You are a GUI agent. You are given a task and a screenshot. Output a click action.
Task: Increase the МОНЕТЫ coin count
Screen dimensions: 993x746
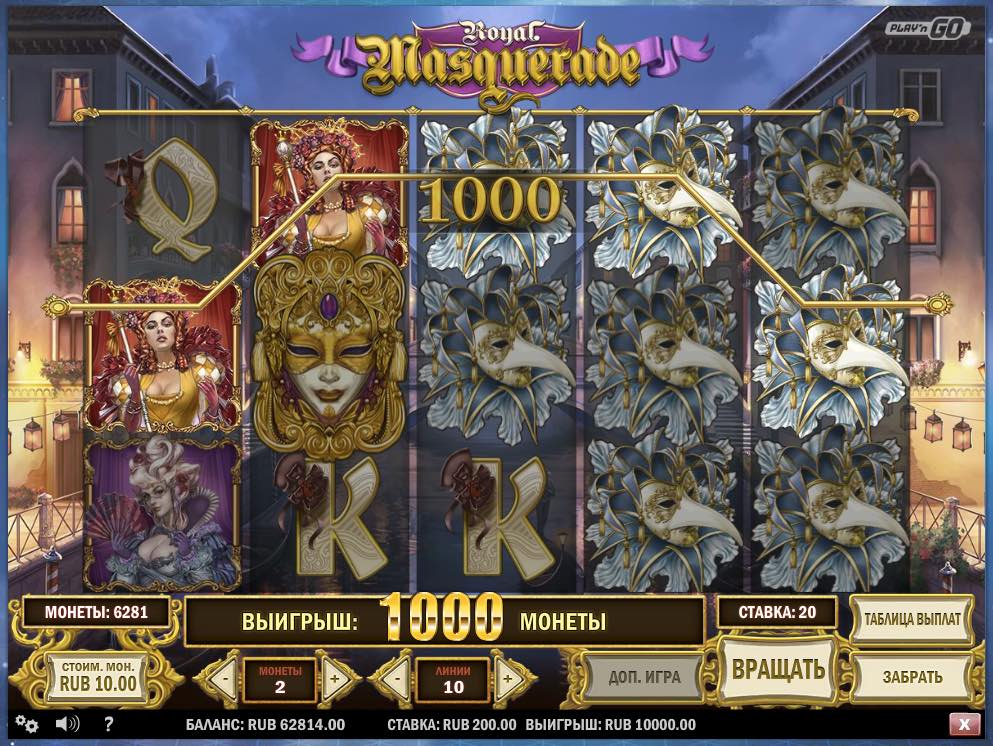[x=335, y=679]
